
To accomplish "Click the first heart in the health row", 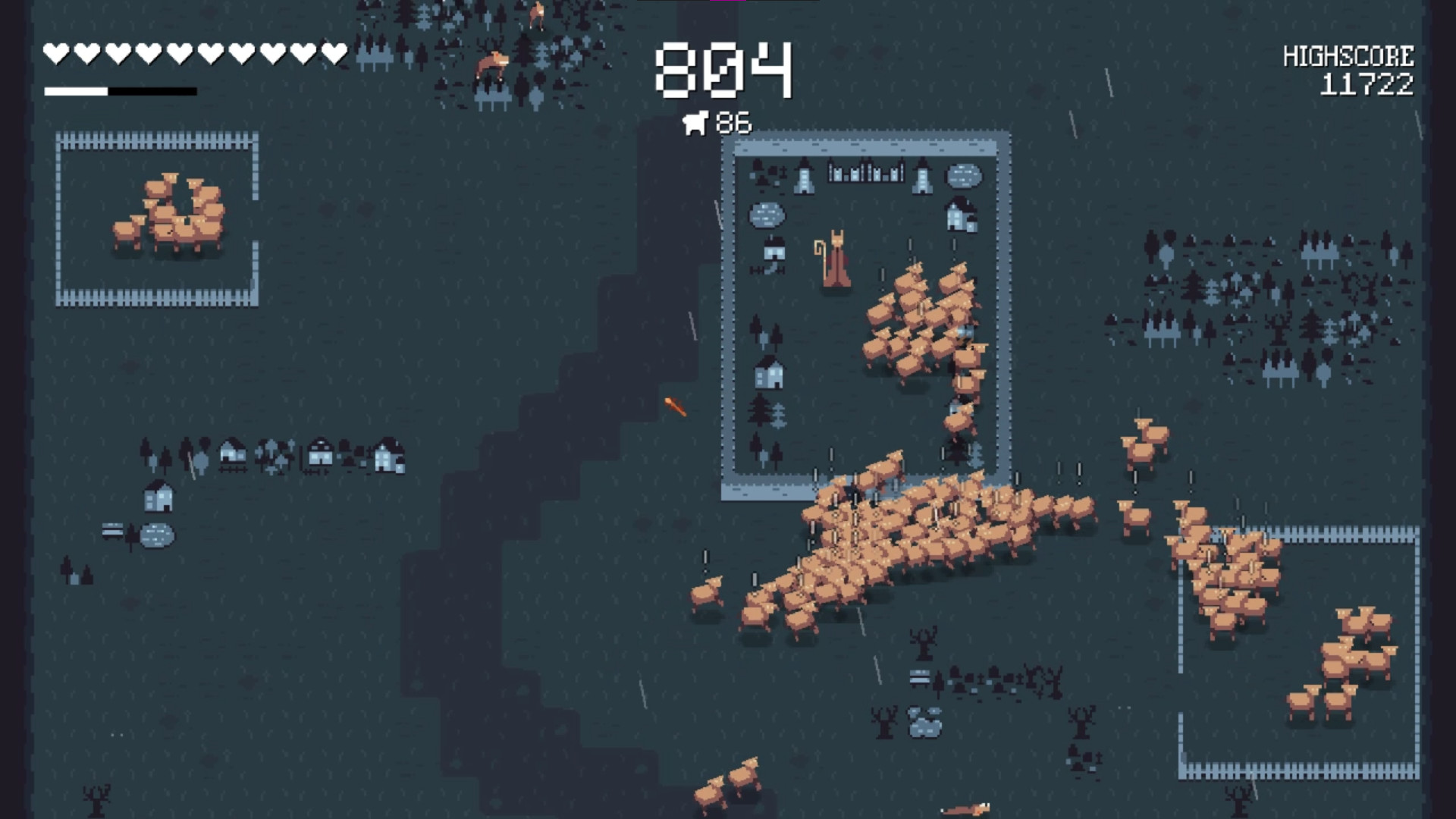I will pos(56,52).
